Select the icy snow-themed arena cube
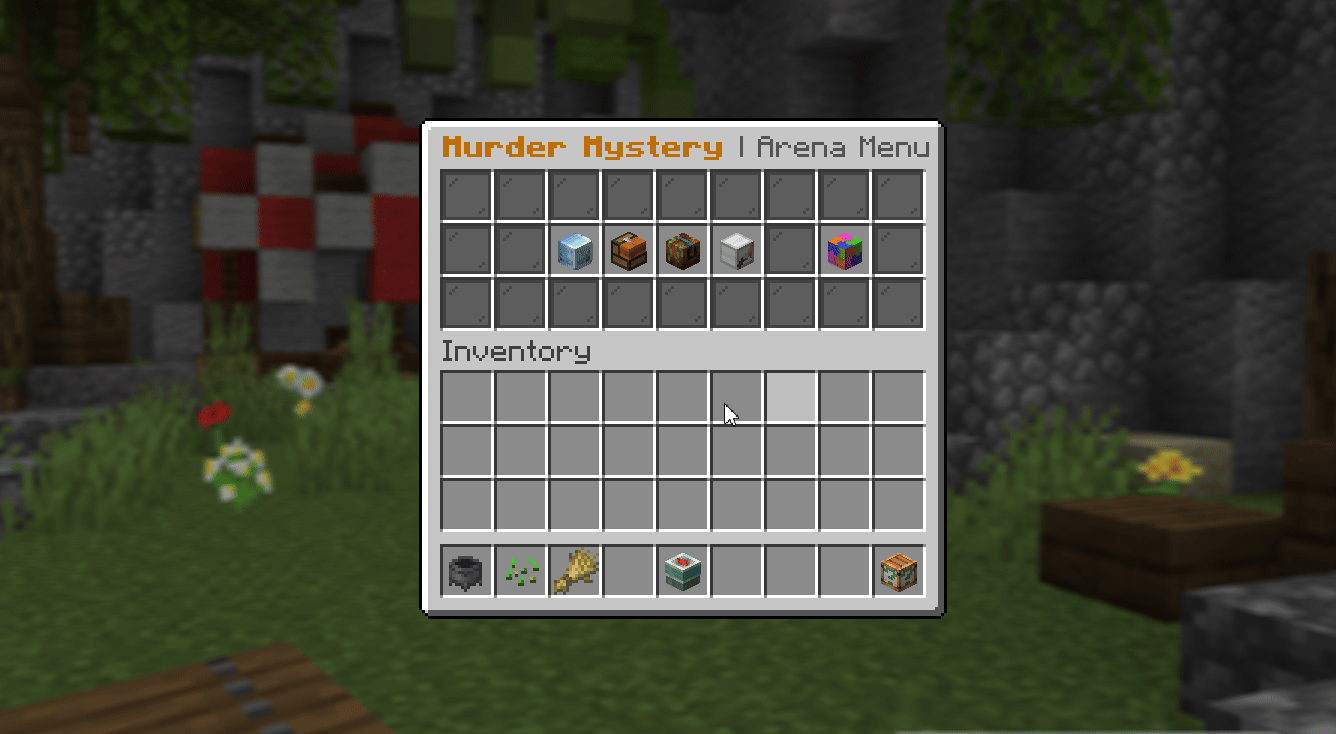This screenshot has height=734, width=1336. (574, 250)
